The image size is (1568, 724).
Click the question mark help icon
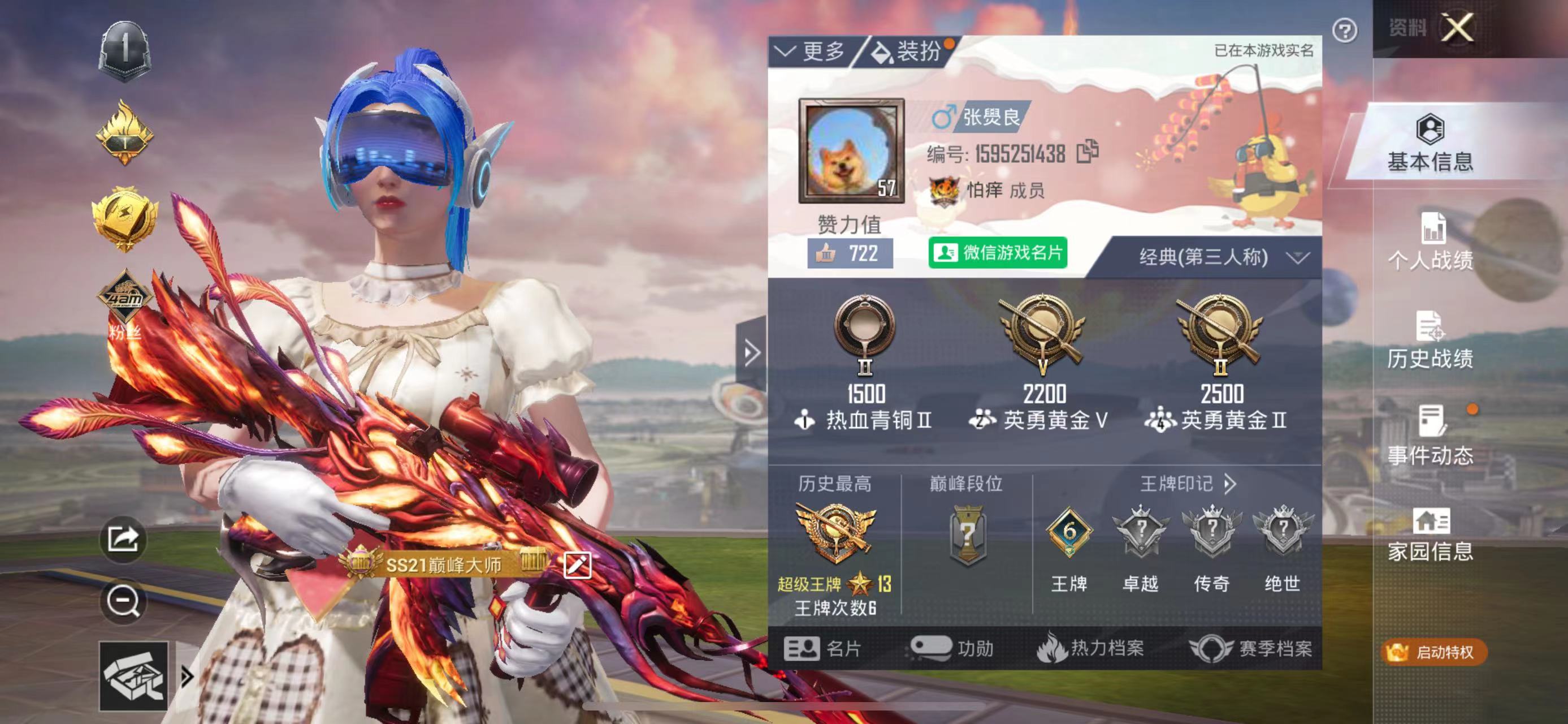tap(1344, 31)
